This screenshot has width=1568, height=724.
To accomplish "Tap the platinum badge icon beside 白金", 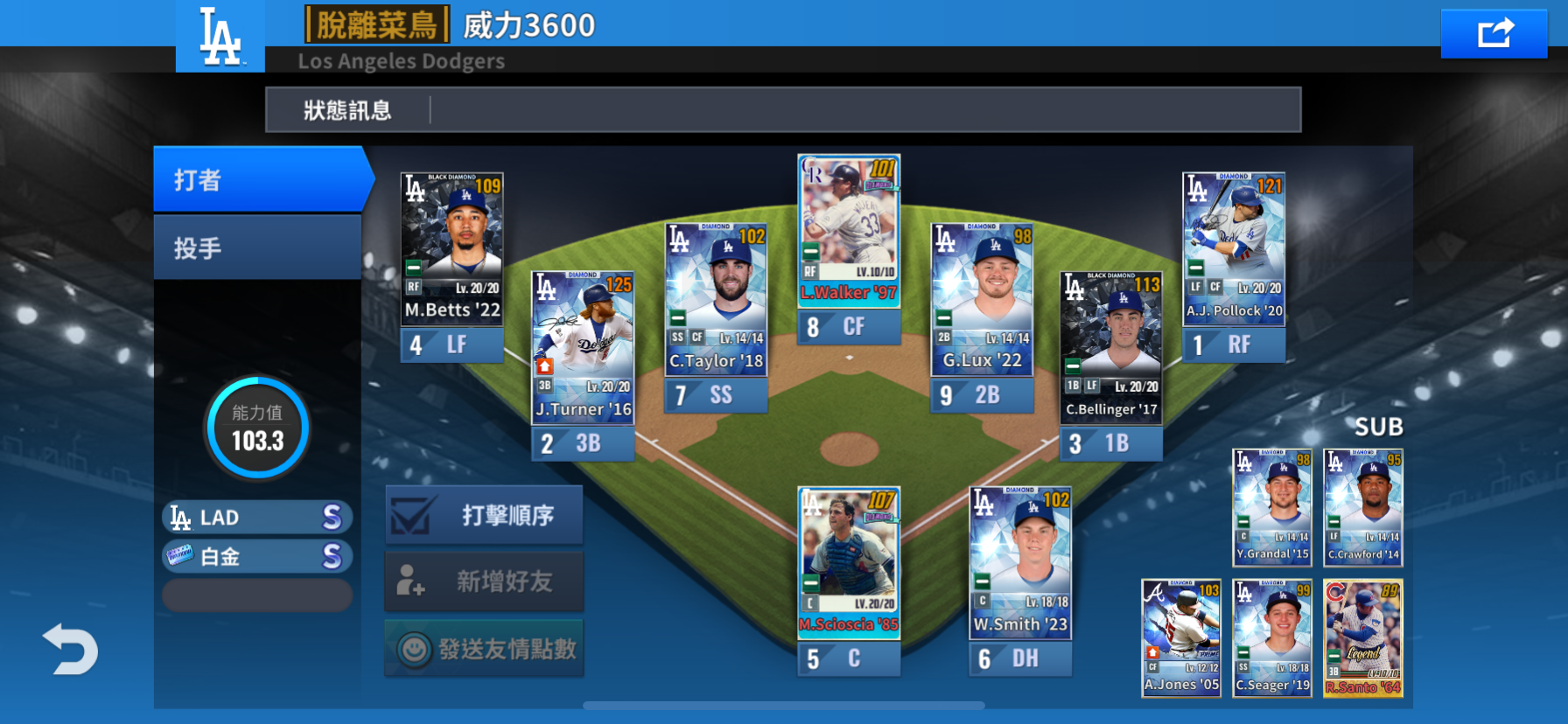I will click(181, 555).
